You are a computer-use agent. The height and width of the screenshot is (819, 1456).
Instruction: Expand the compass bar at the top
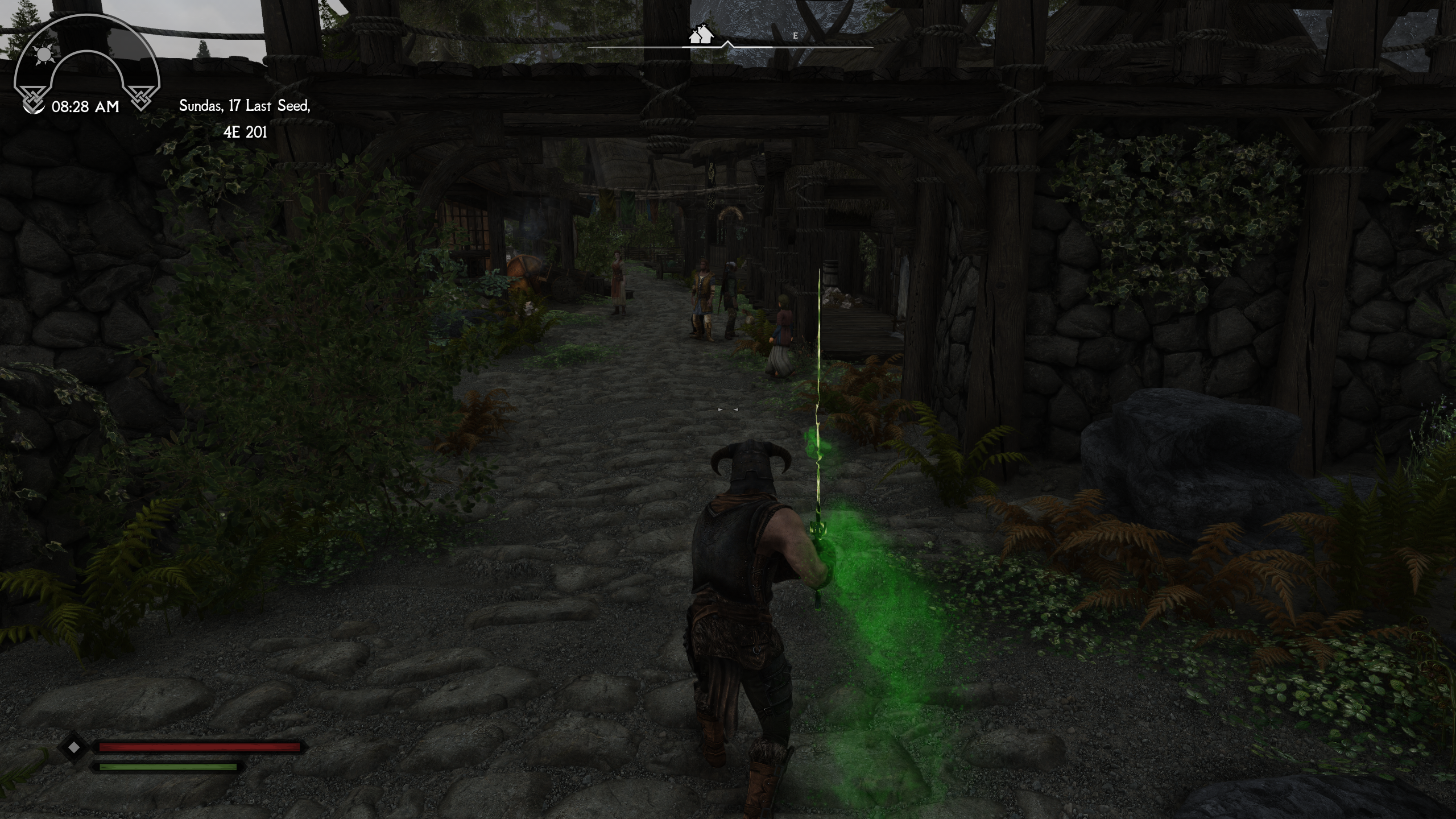coord(731,45)
